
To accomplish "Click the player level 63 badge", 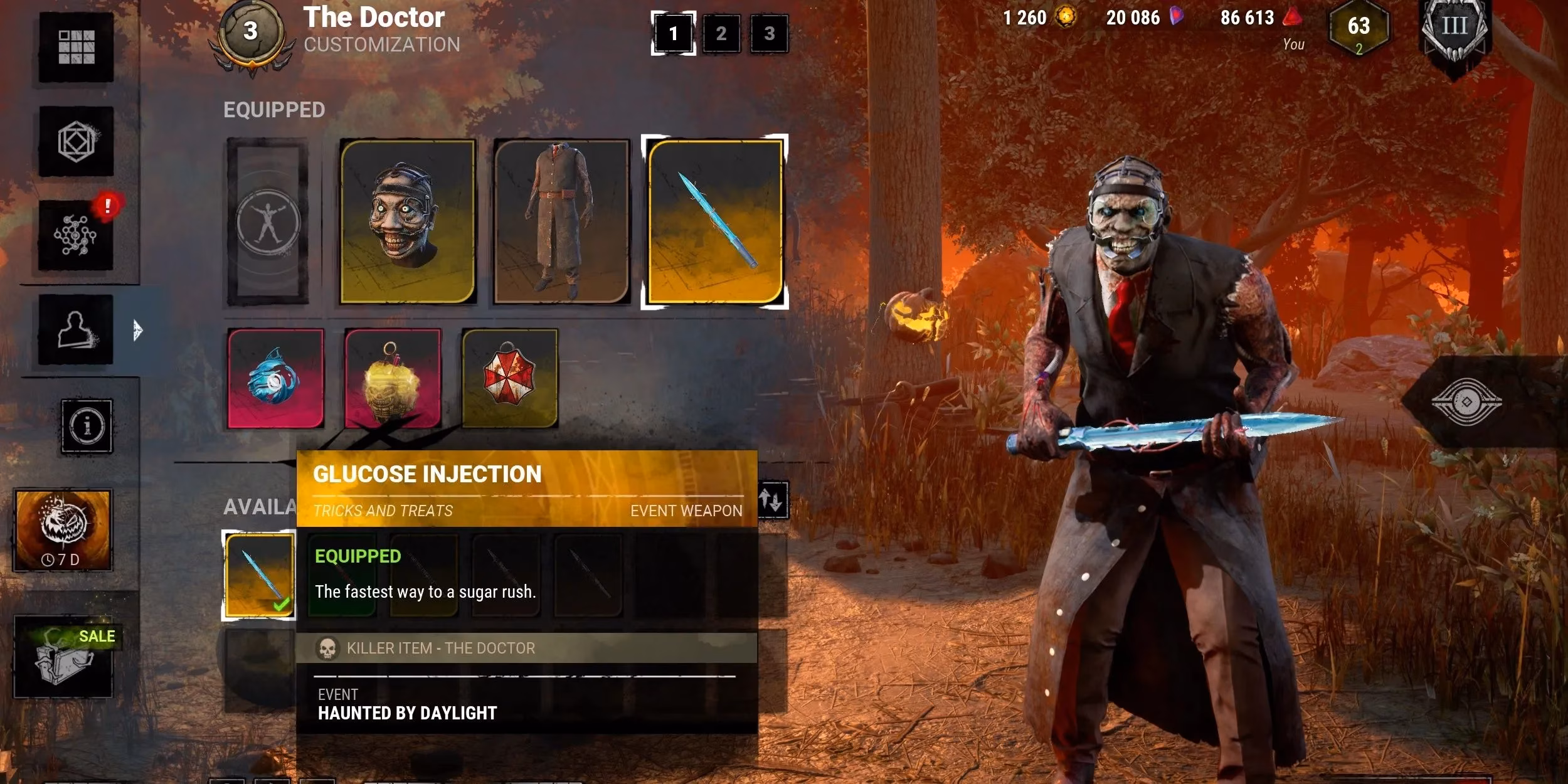I will pyautogui.click(x=1358, y=28).
